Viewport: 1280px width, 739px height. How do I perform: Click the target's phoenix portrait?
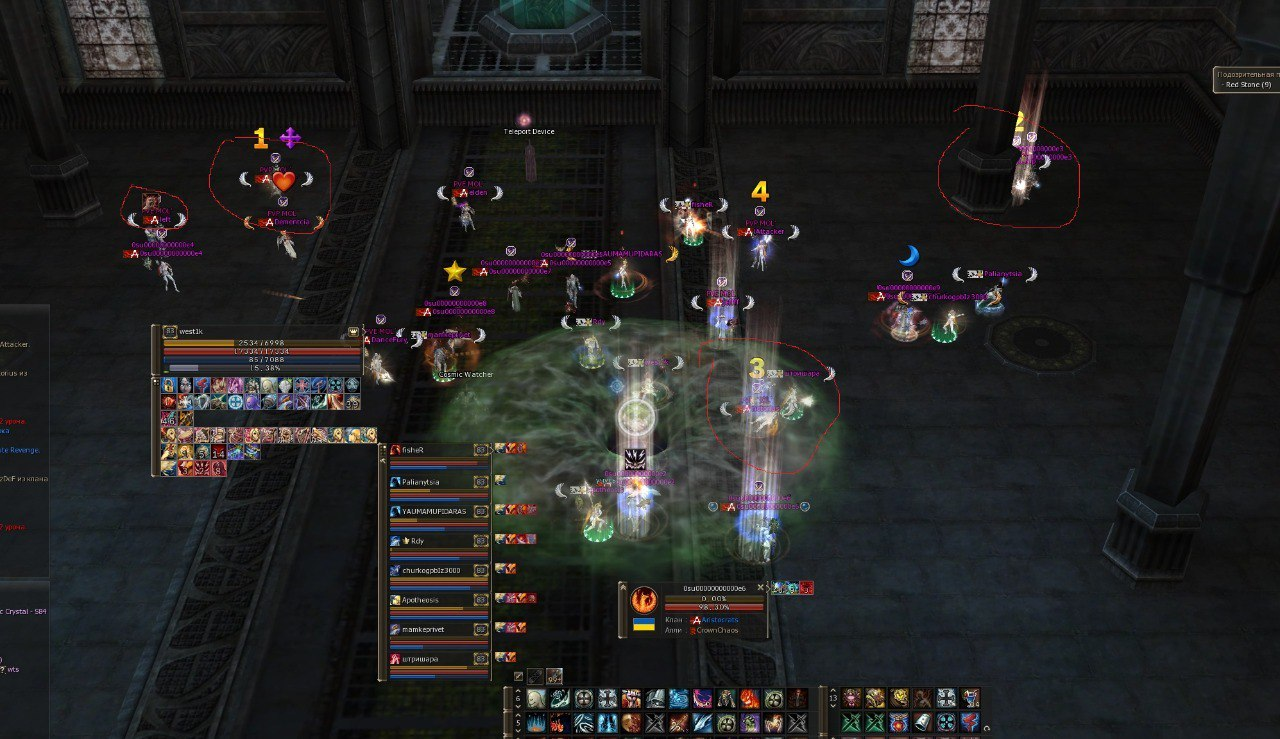(x=643, y=603)
